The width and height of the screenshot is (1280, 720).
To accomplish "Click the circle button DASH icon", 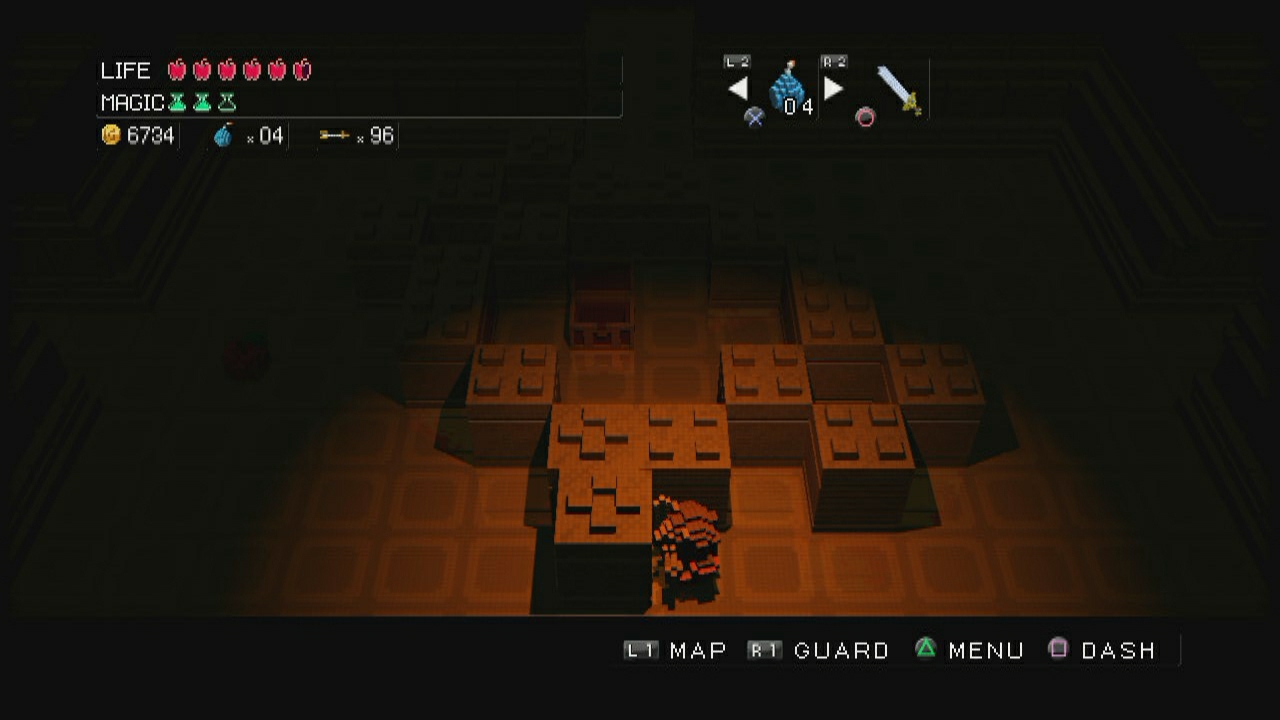I will pyautogui.click(x=866, y=117).
